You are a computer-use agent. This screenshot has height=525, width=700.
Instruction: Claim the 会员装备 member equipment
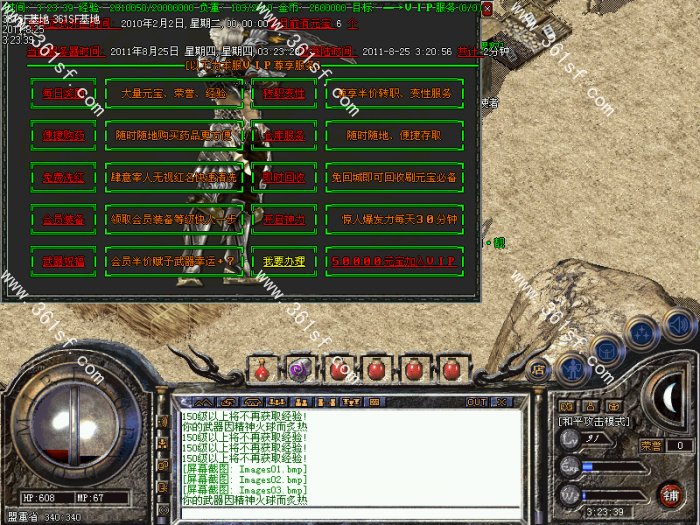pos(63,218)
